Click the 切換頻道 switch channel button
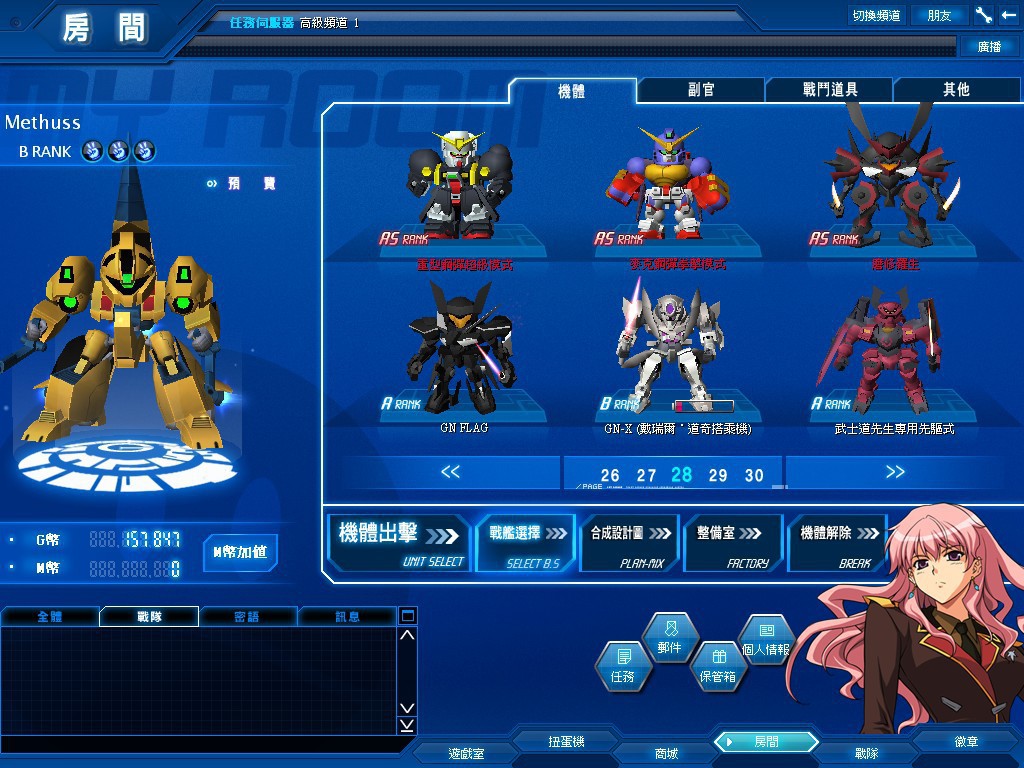This screenshot has width=1024, height=768. point(876,15)
